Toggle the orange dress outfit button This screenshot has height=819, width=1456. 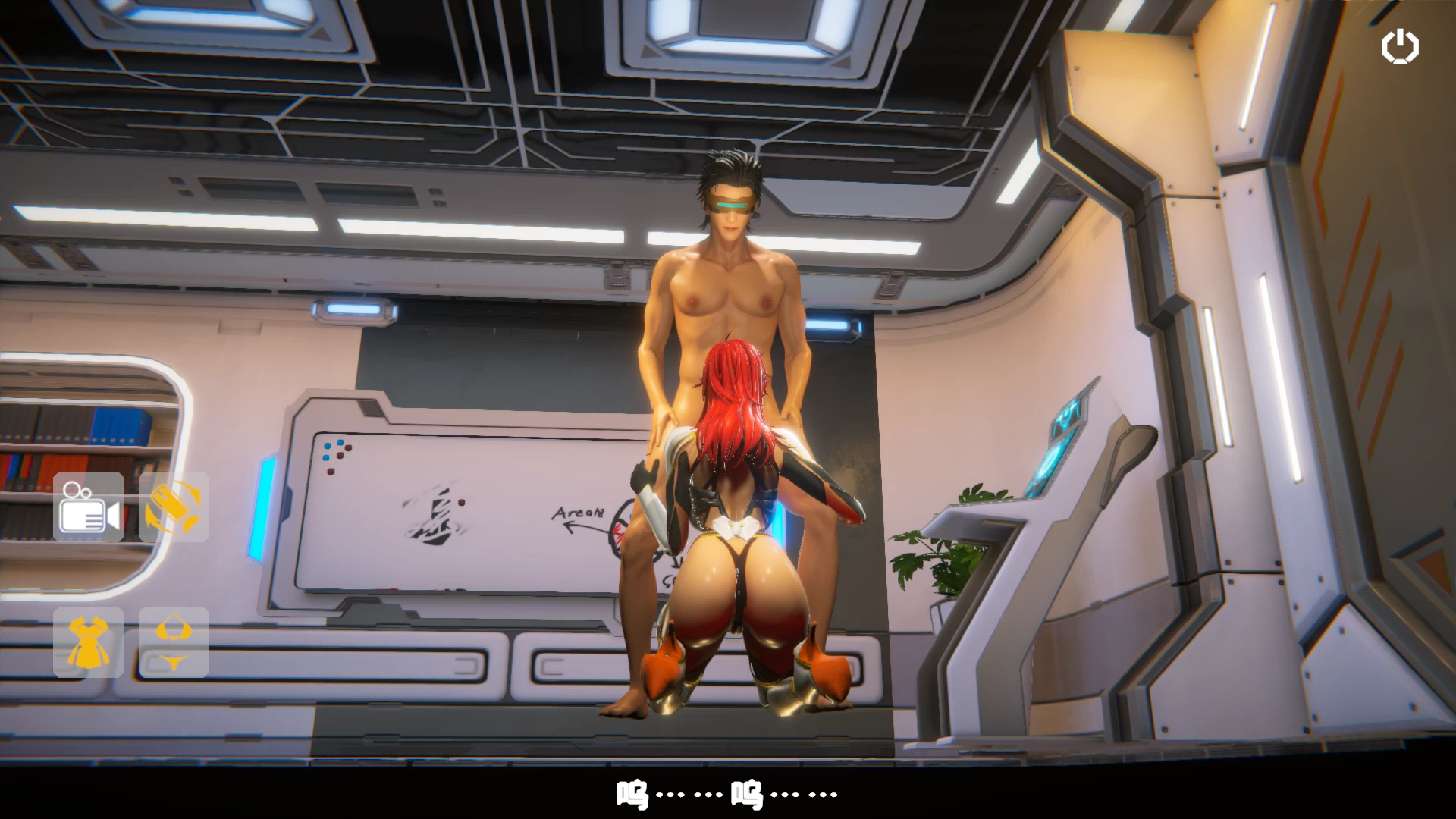pyautogui.click(x=89, y=642)
